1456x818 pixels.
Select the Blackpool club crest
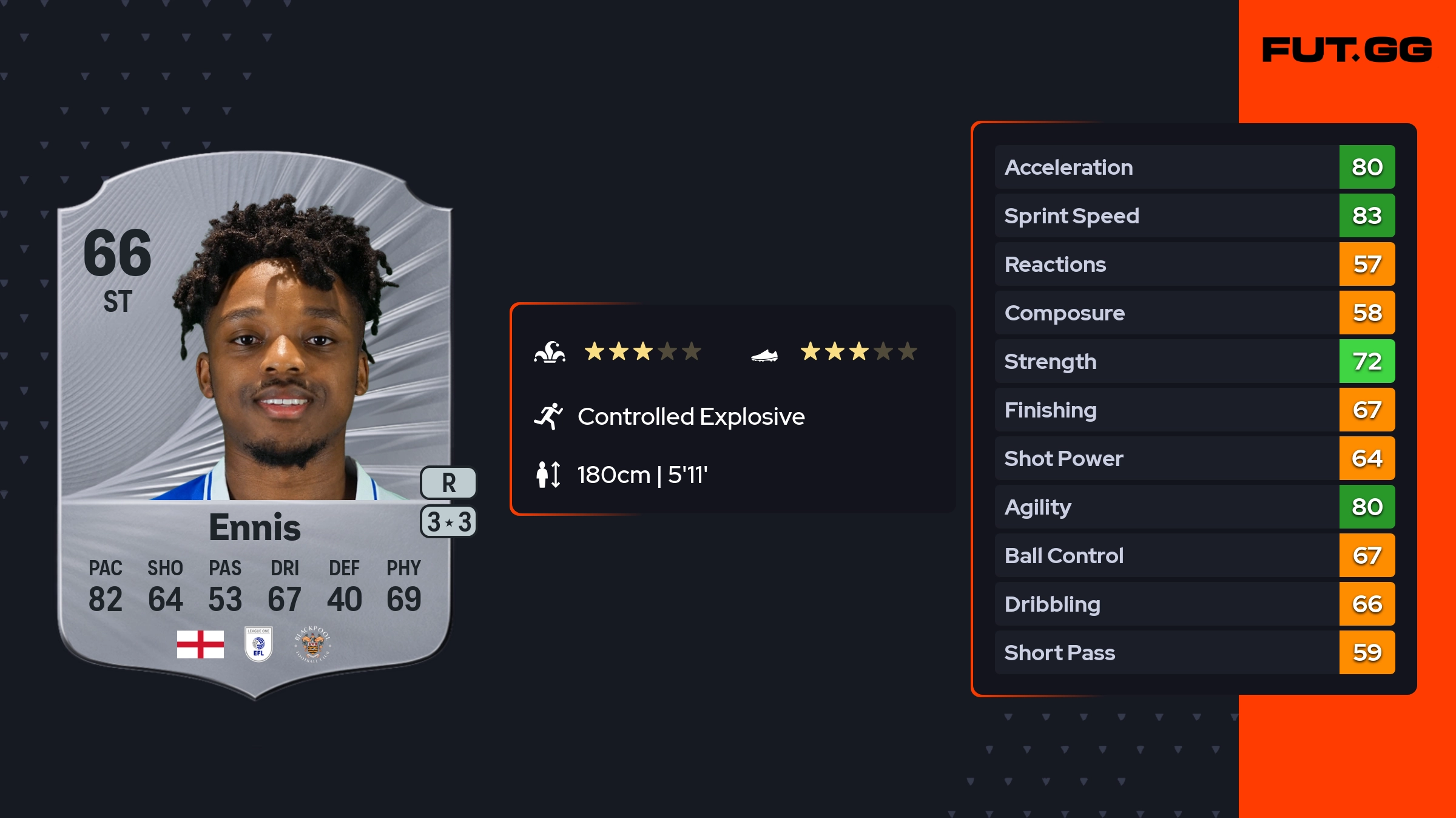(x=312, y=644)
